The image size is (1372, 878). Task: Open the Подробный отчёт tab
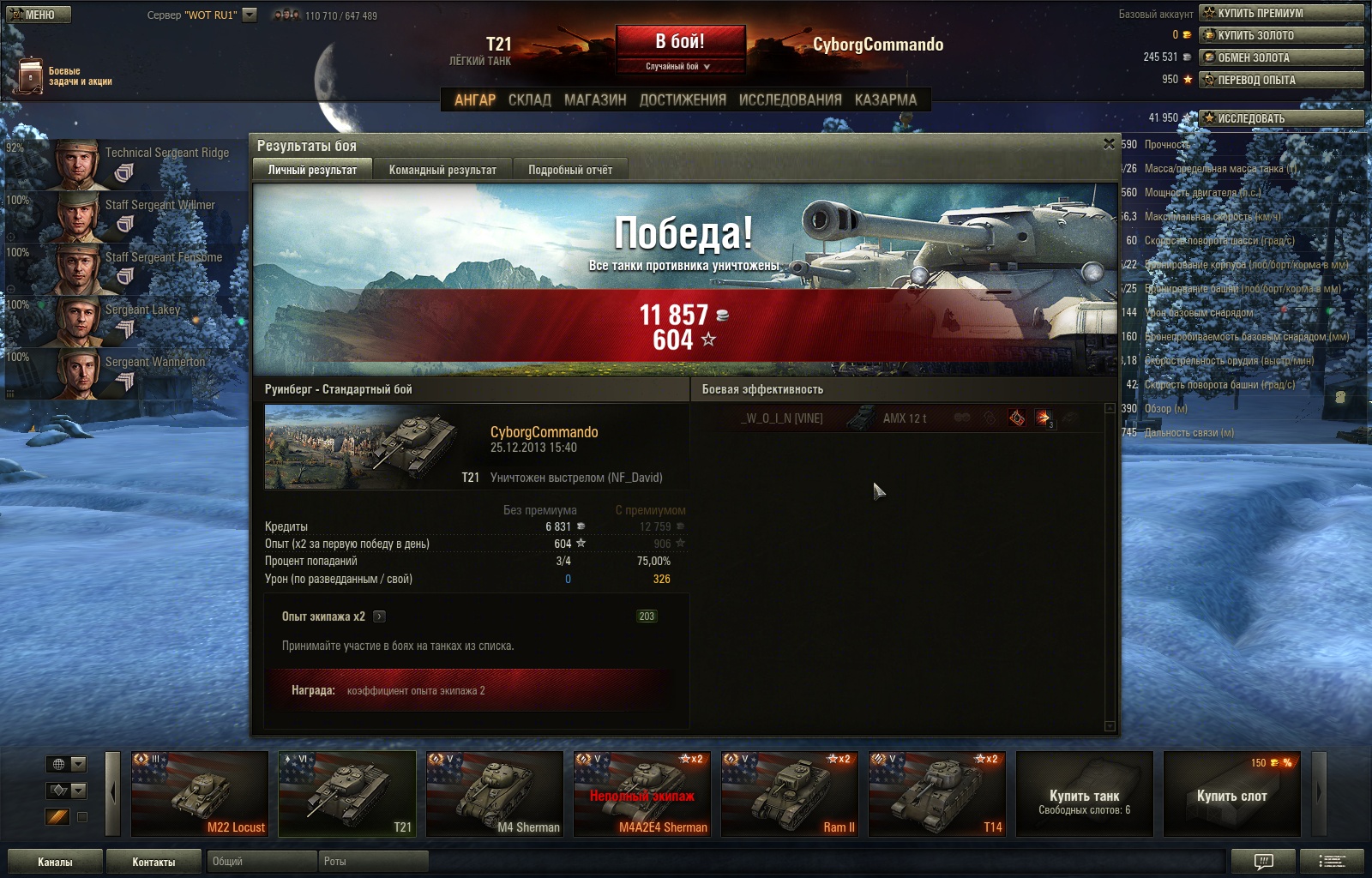click(x=570, y=170)
